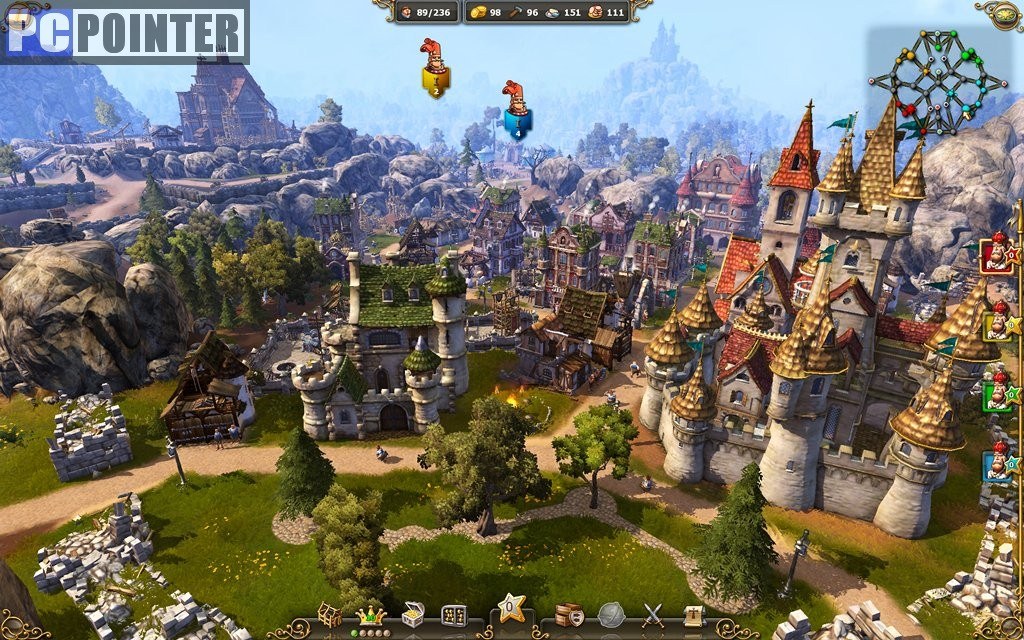Open the victory points star
1024x640 pixels.
[511, 608]
